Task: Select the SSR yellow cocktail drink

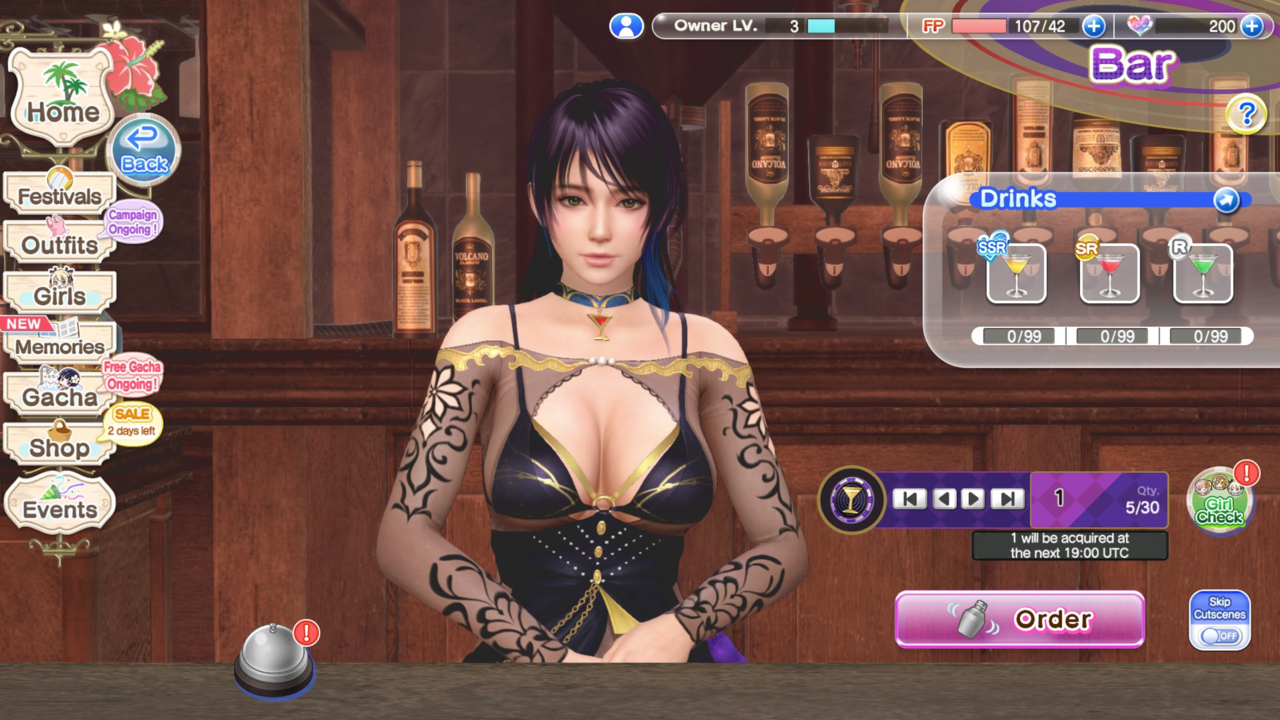Action: tap(1016, 274)
